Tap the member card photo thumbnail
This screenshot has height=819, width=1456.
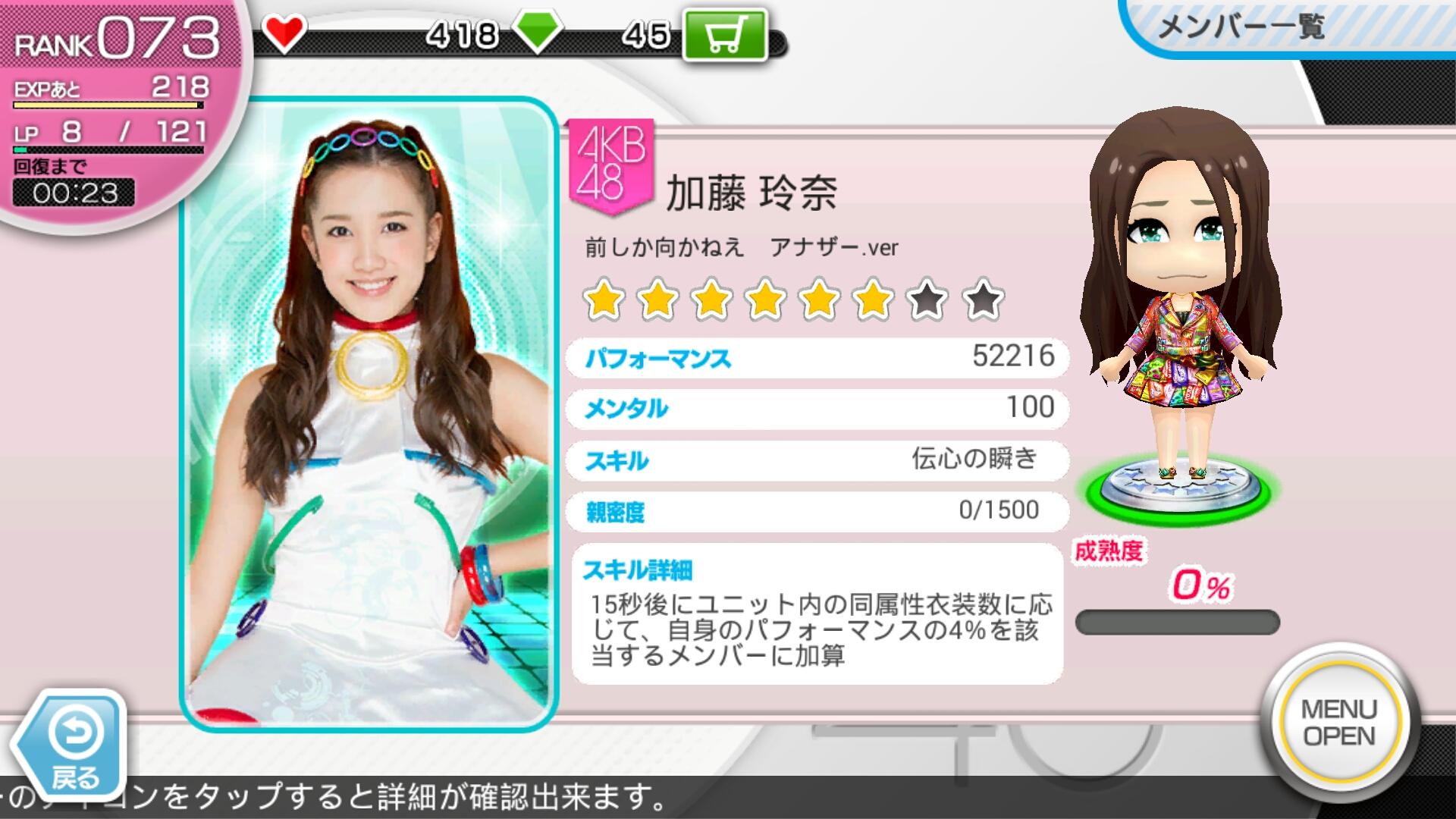coord(369,413)
